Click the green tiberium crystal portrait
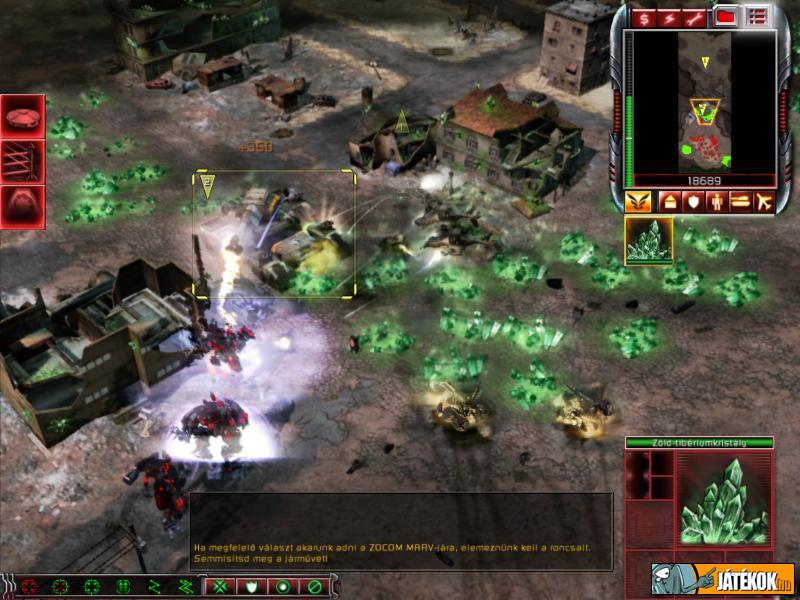Screen dimensions: 800x600 (724, 499)
